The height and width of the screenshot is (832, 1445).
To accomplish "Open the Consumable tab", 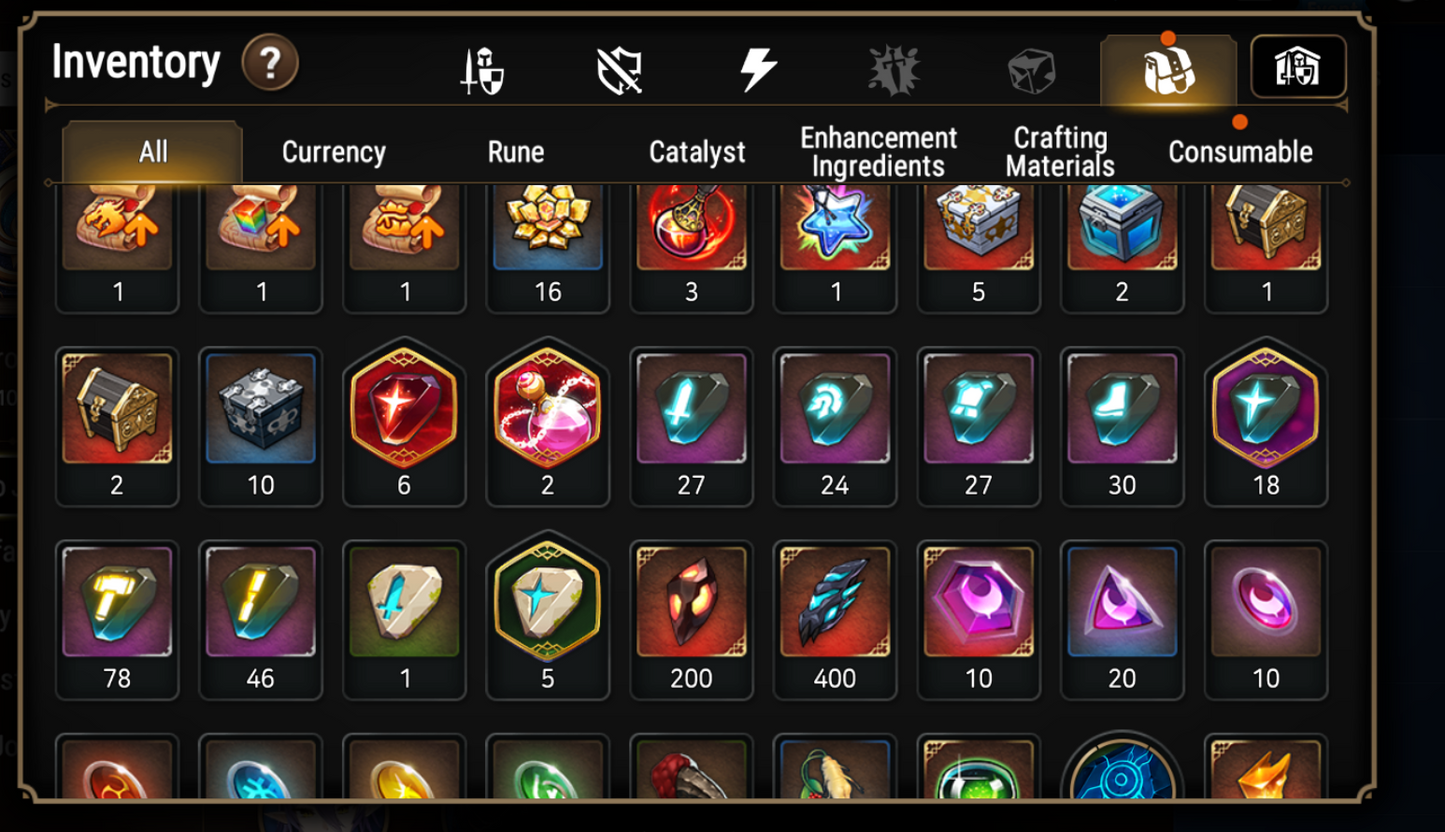I will point(1241,152).
